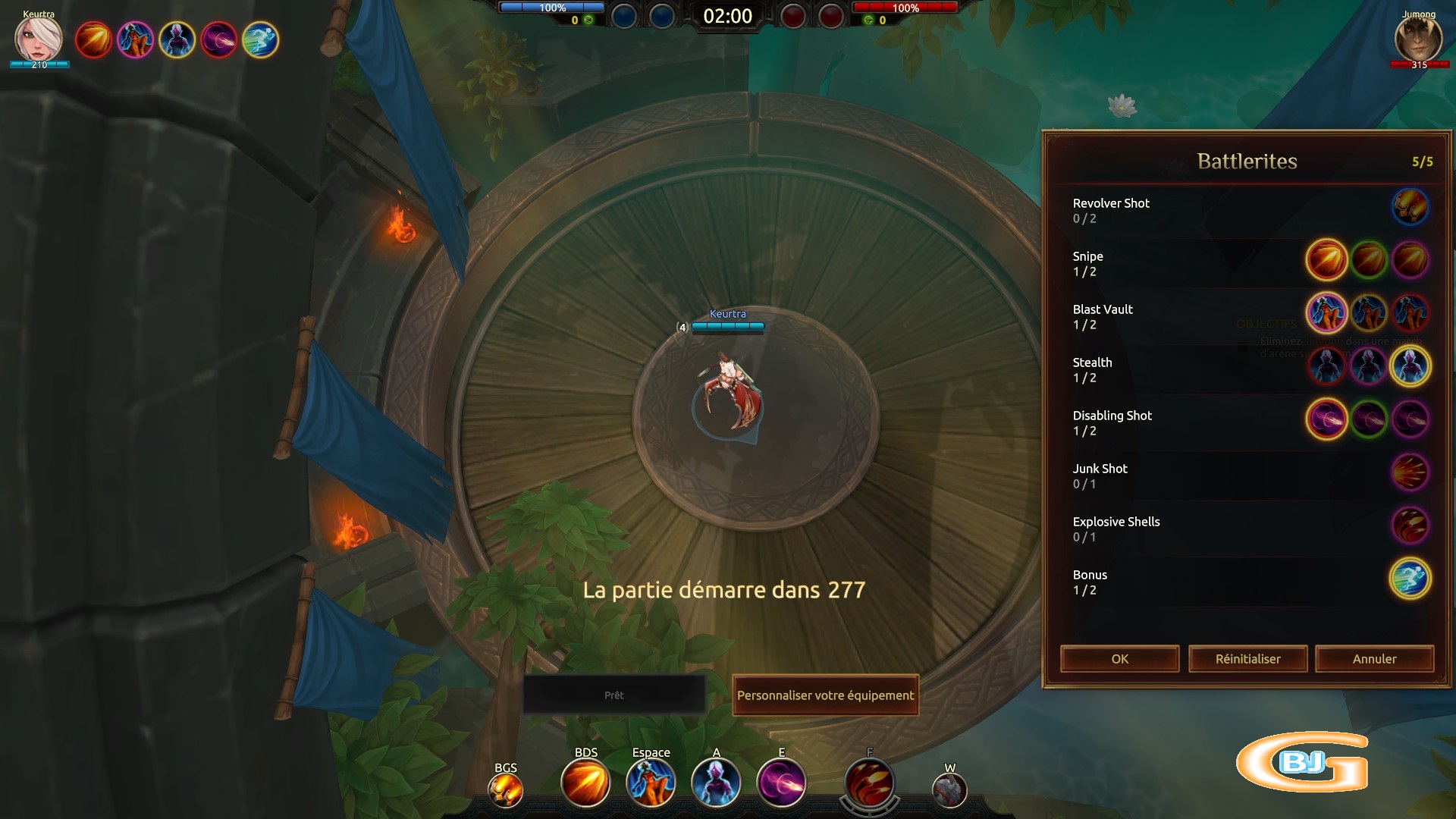The width and height of the screenshot is (1456, 819).
Task: Click Réinitialiser to reset battlerites
Action: (x=1247, y=659)
